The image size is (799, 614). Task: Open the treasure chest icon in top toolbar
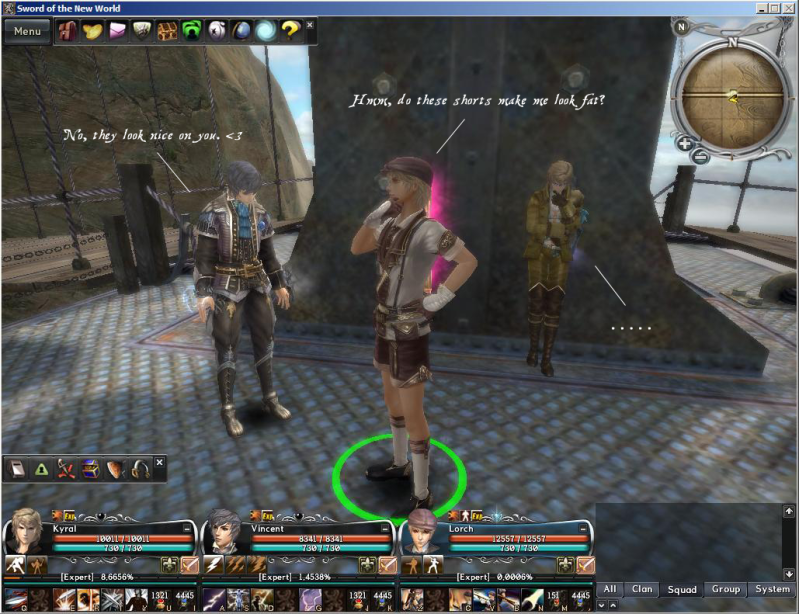167,31
